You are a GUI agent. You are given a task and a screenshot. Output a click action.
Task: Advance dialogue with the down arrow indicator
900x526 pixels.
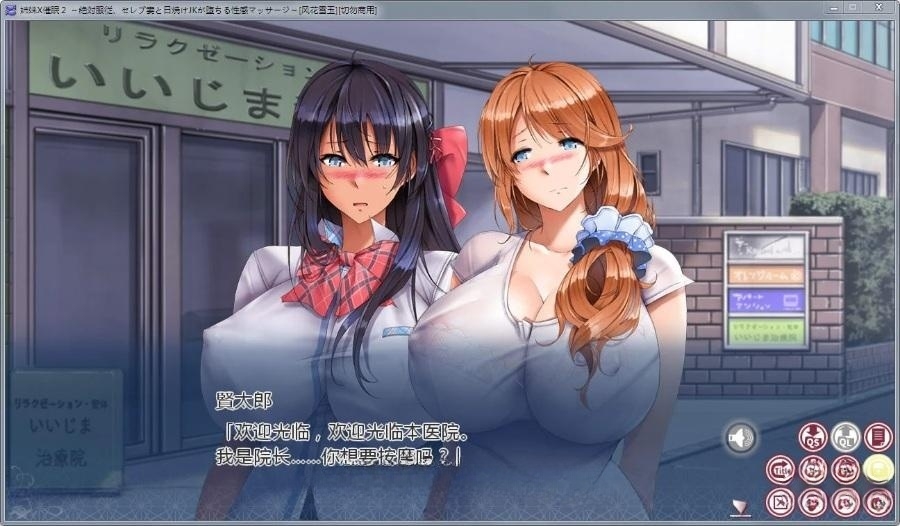point(740,507)
